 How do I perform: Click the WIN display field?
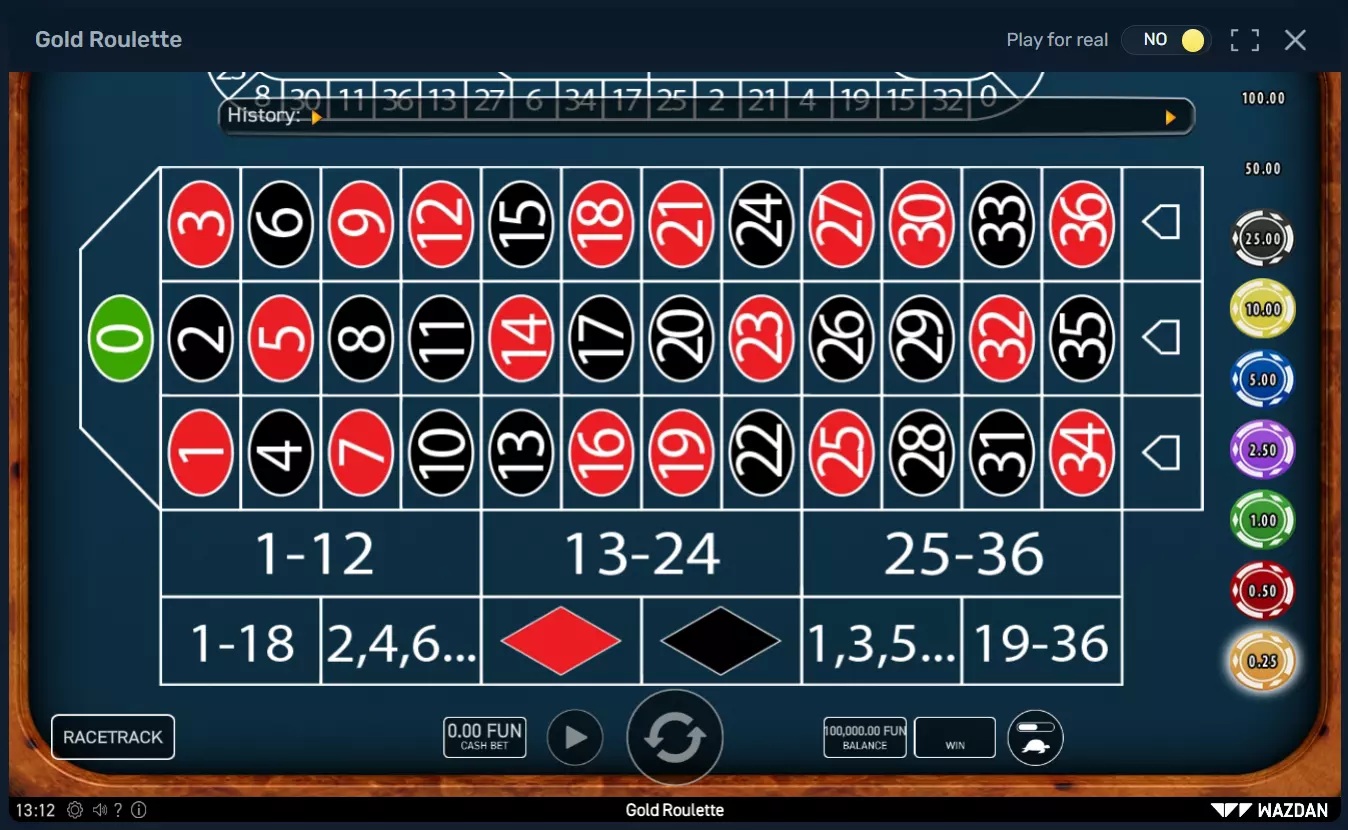tap(954, 737)
